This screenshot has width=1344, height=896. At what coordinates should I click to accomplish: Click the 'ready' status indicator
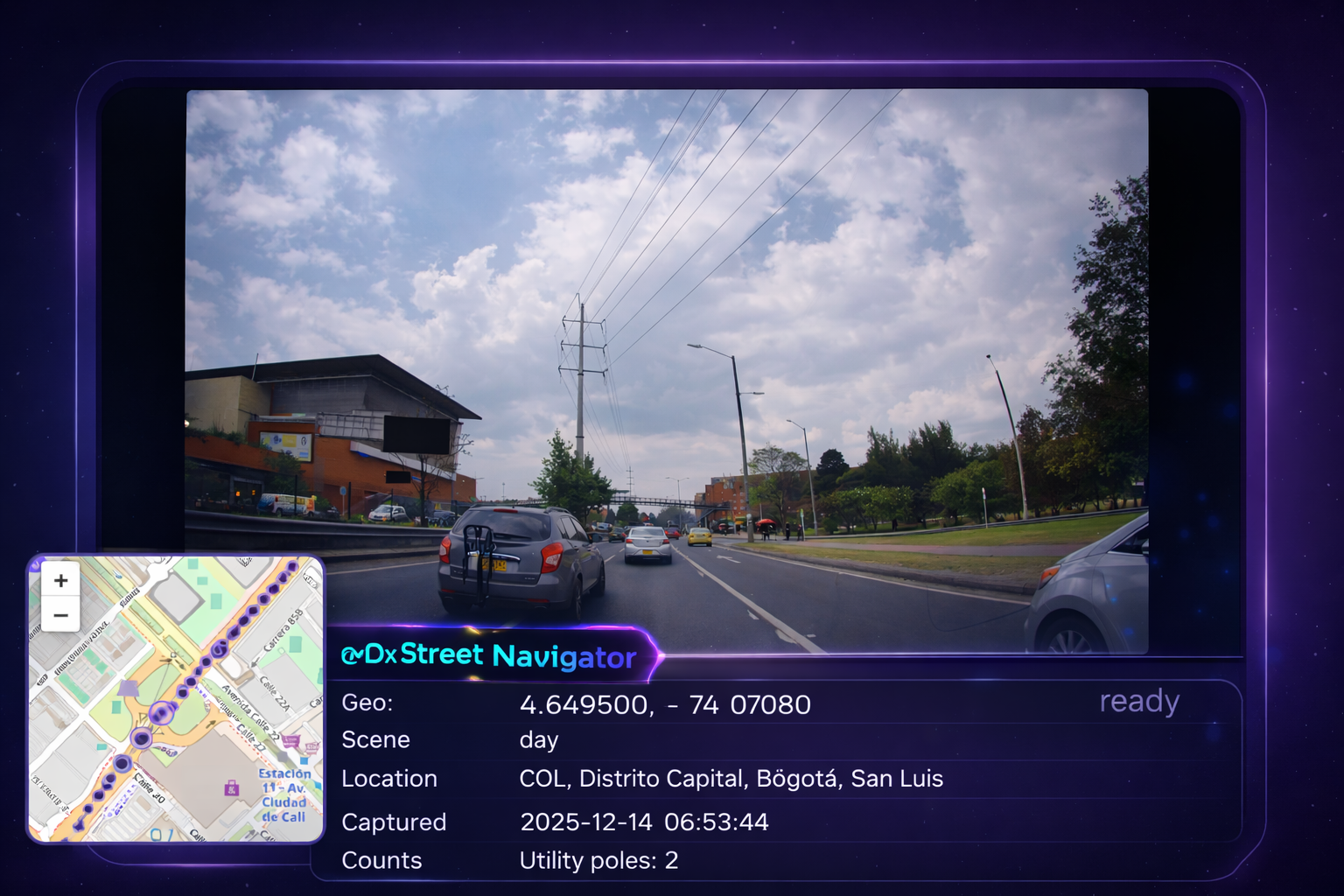tap(1138, 702)
